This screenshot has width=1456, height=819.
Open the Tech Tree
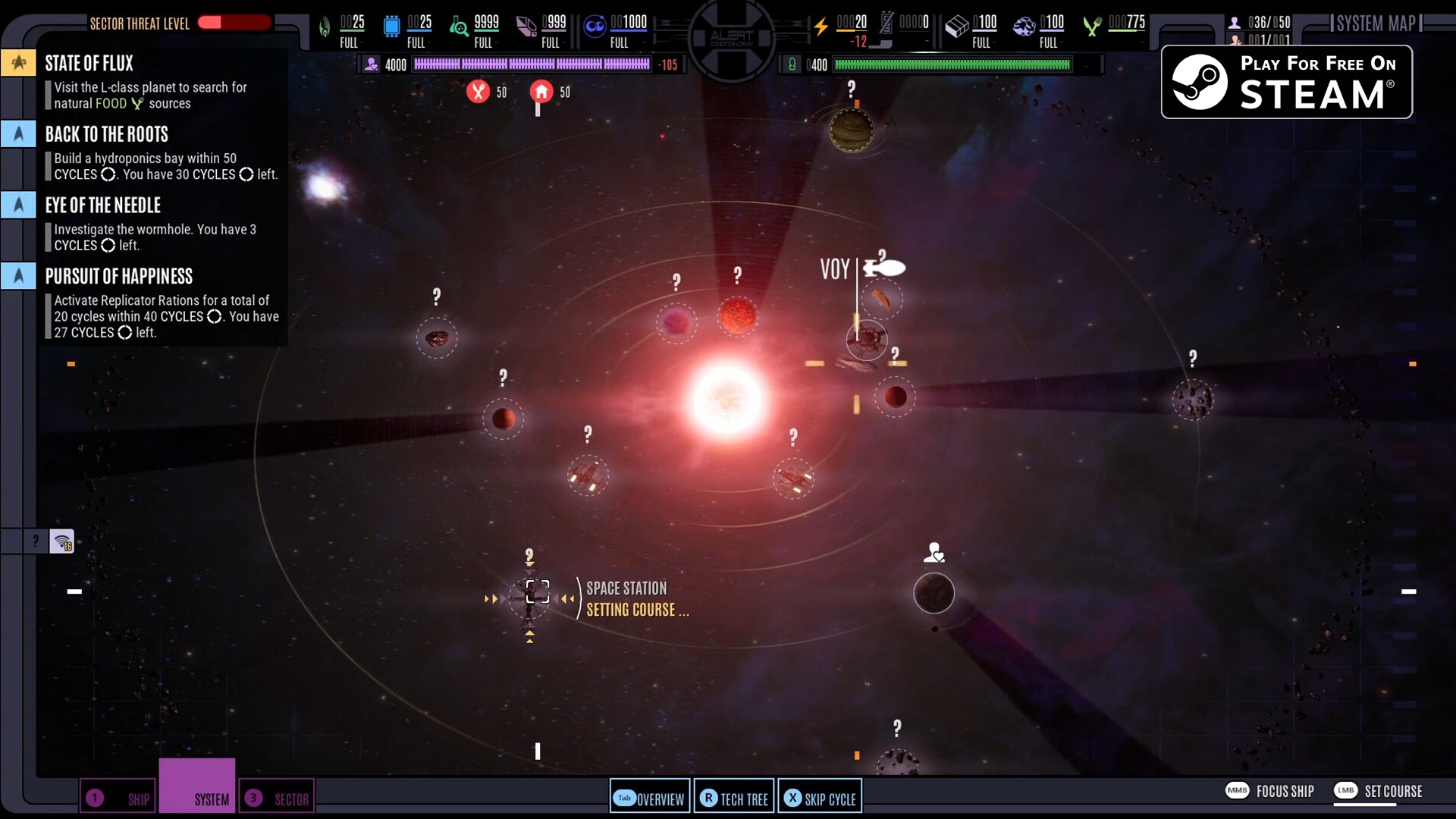tap(734, 799)
